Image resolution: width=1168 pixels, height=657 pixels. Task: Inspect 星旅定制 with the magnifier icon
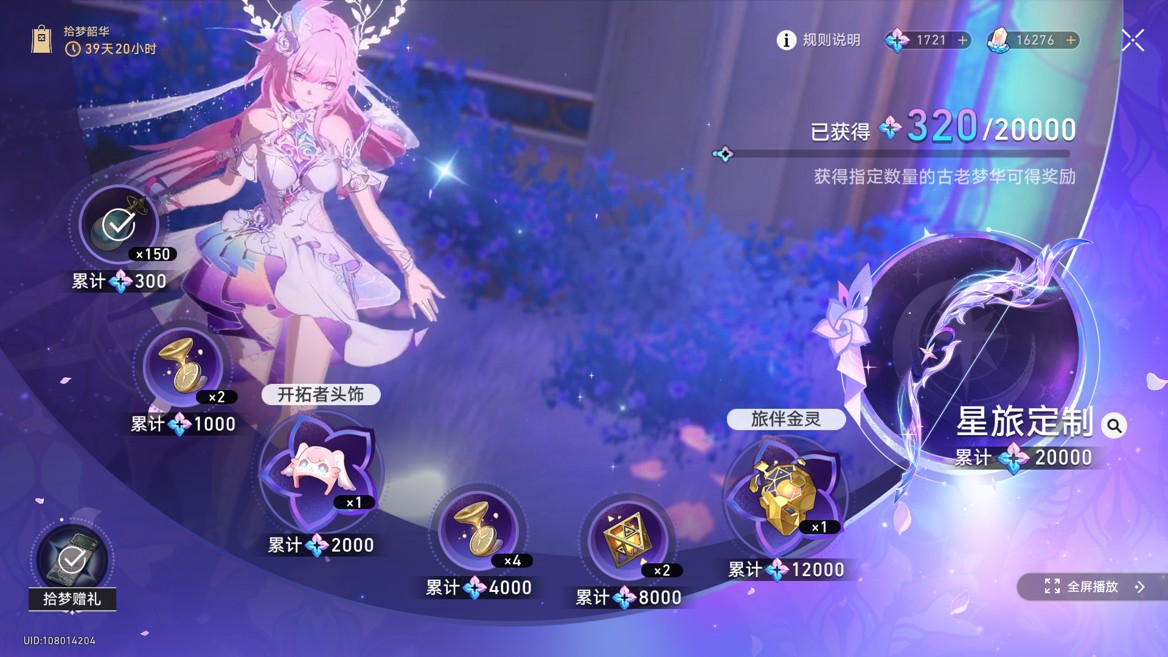pyautogui.click(x=1114, y=426)
